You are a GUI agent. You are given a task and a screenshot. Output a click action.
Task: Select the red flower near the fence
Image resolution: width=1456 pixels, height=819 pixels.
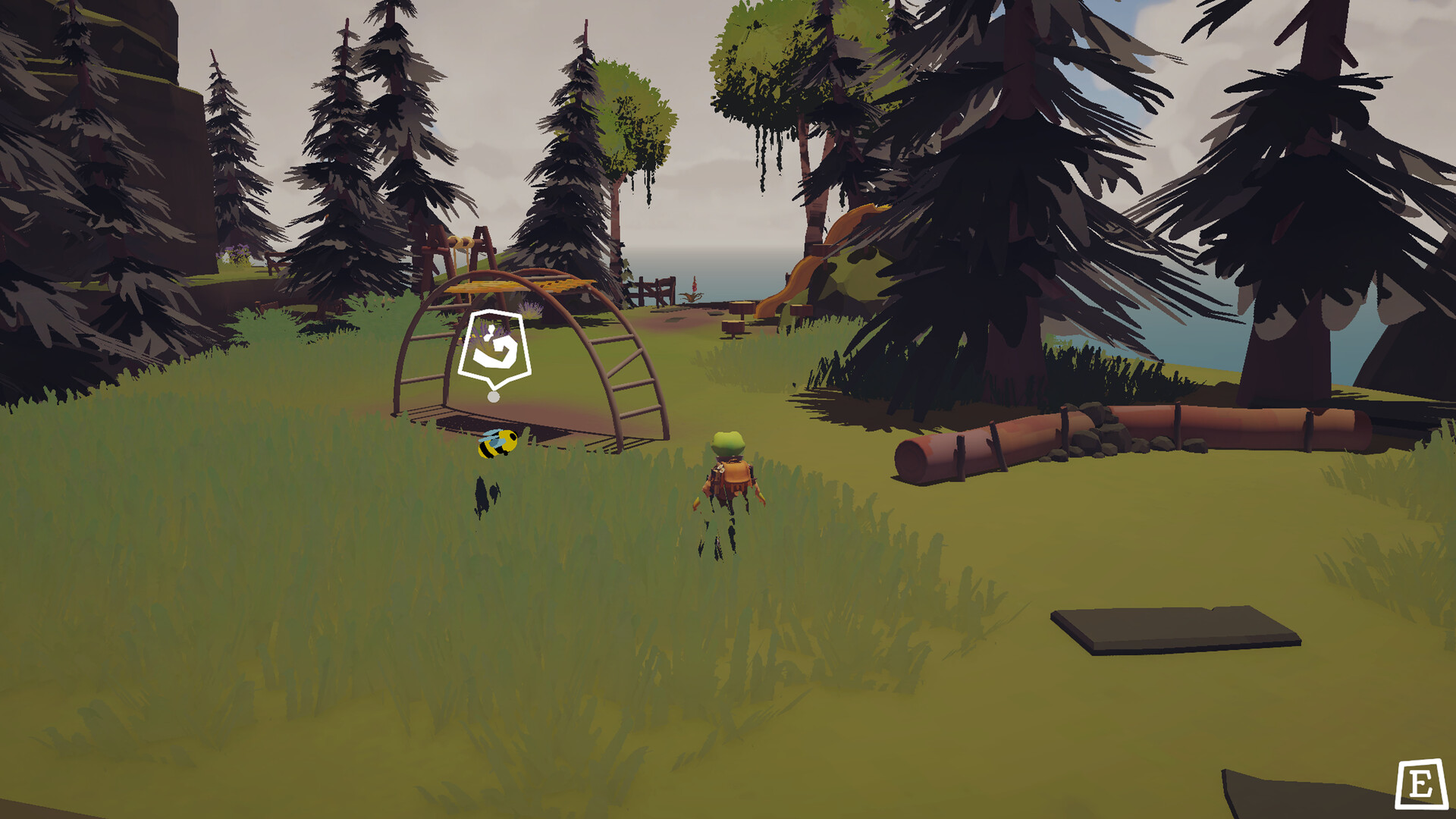pyautogui.click(x=694, y=284)
